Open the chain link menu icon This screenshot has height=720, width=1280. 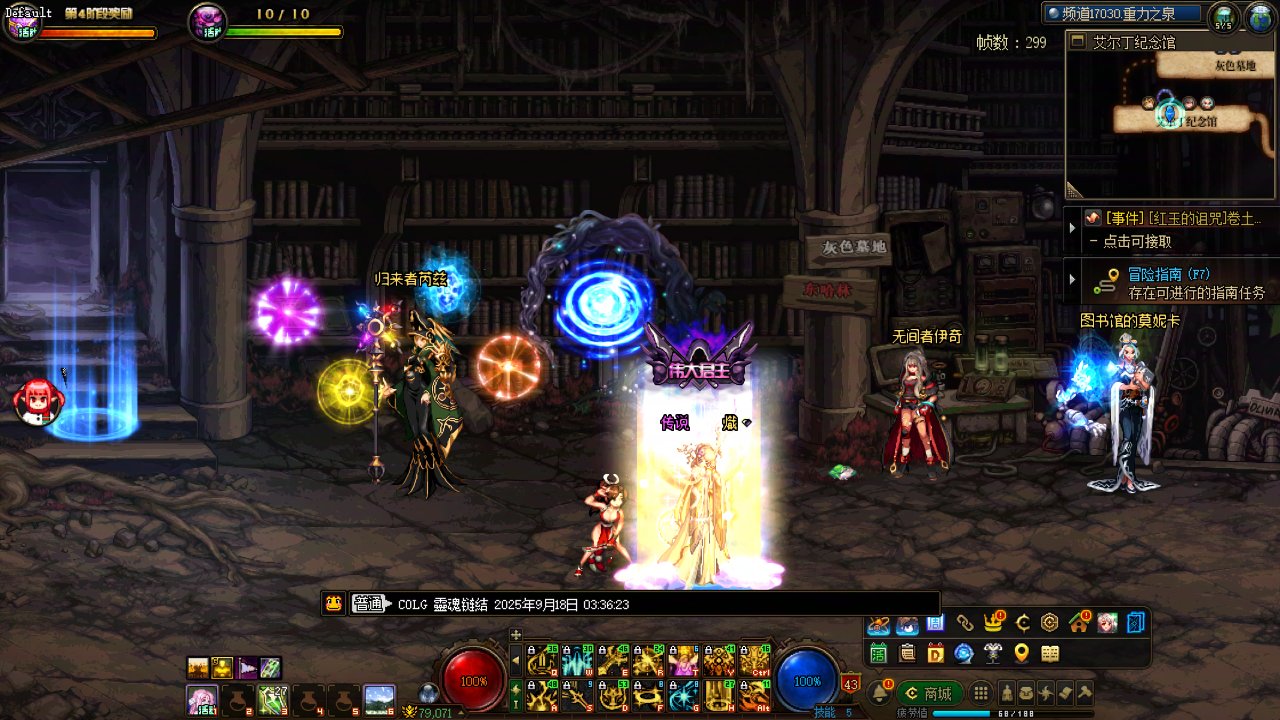964,623
